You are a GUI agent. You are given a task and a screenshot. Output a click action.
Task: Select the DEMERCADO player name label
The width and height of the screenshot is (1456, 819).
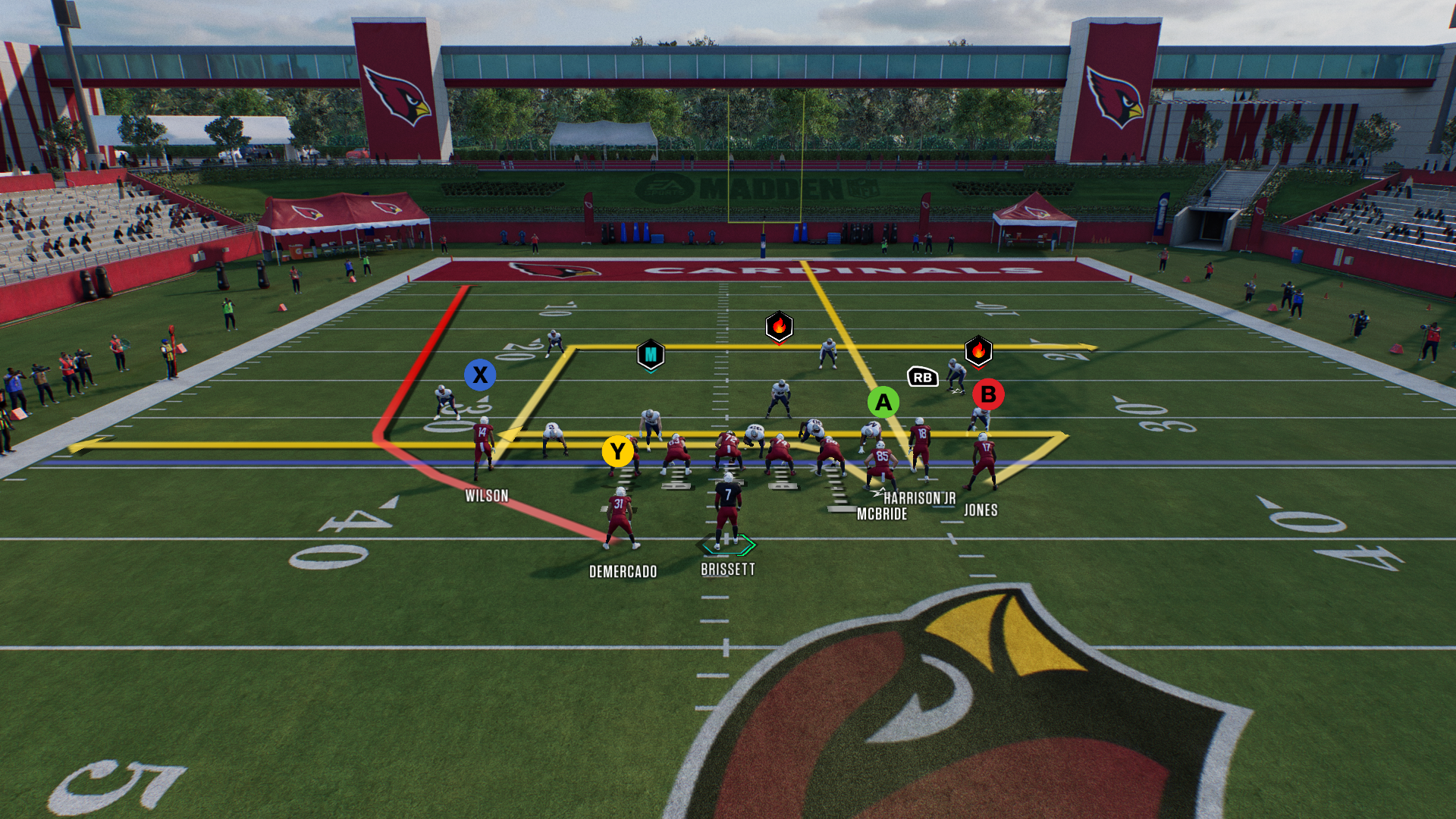click(623, 572)
